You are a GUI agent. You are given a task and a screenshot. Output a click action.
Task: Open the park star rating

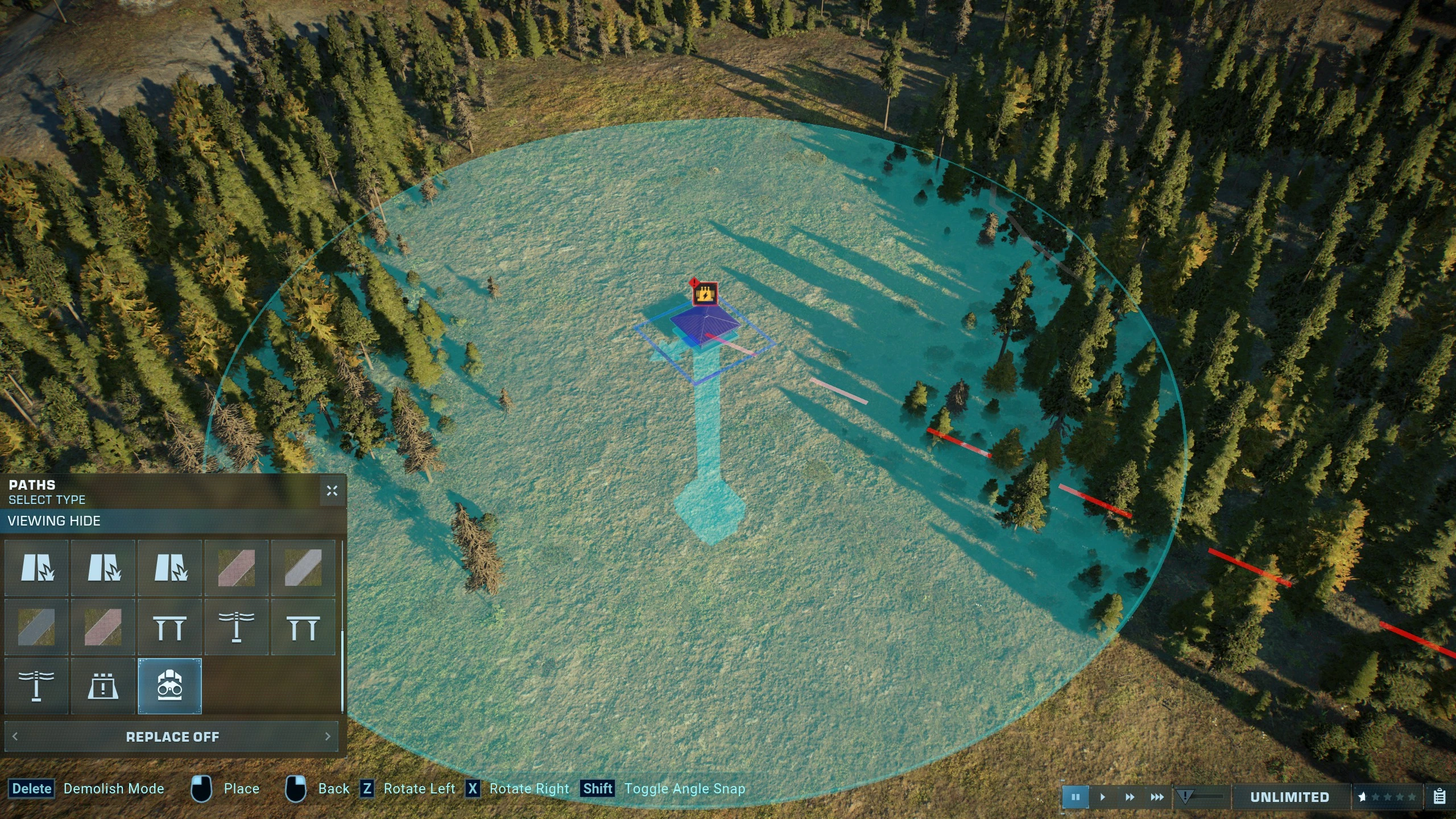pyautogui.click(x=1387, y=797)
